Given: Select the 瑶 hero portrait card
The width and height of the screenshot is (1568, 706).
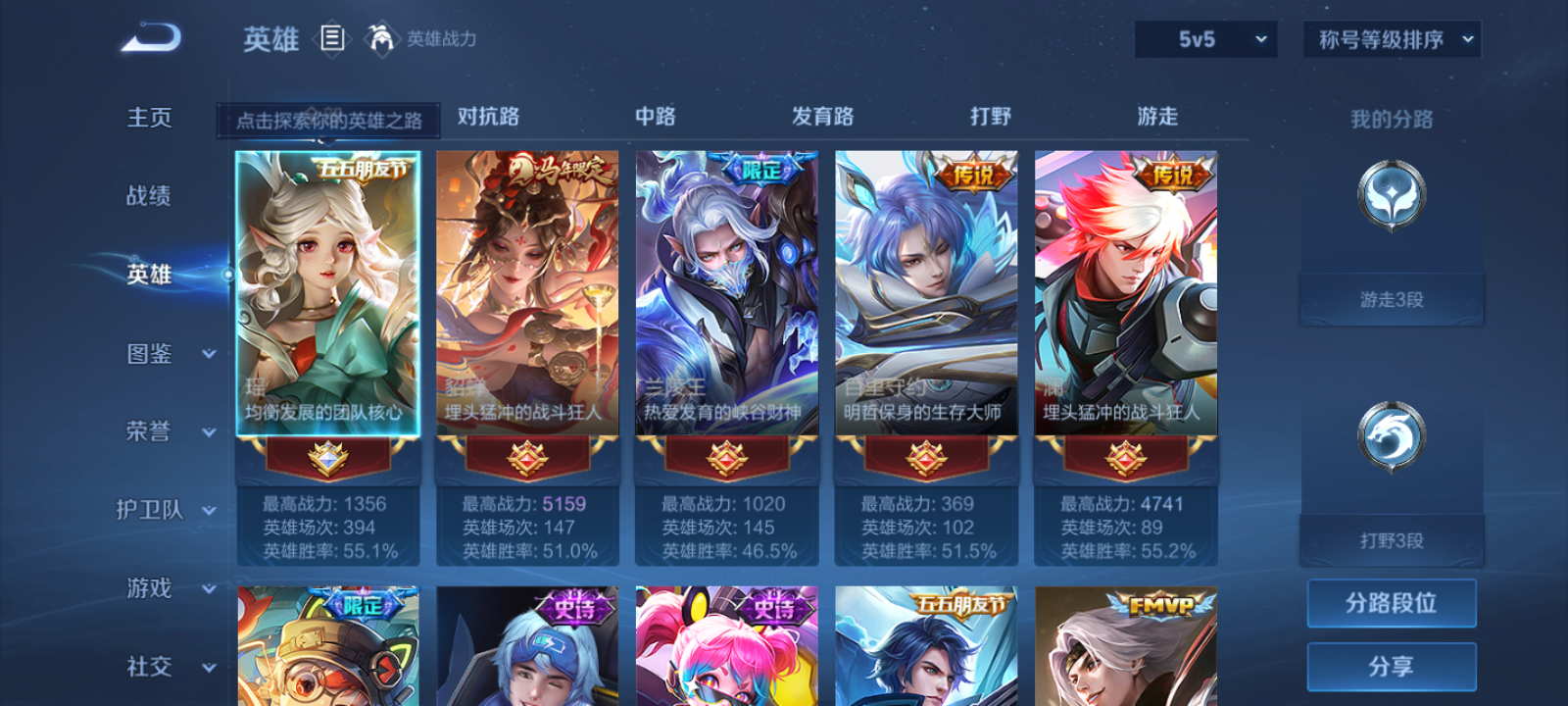Looking at the screenshot, I should click(x=333, y=284).
